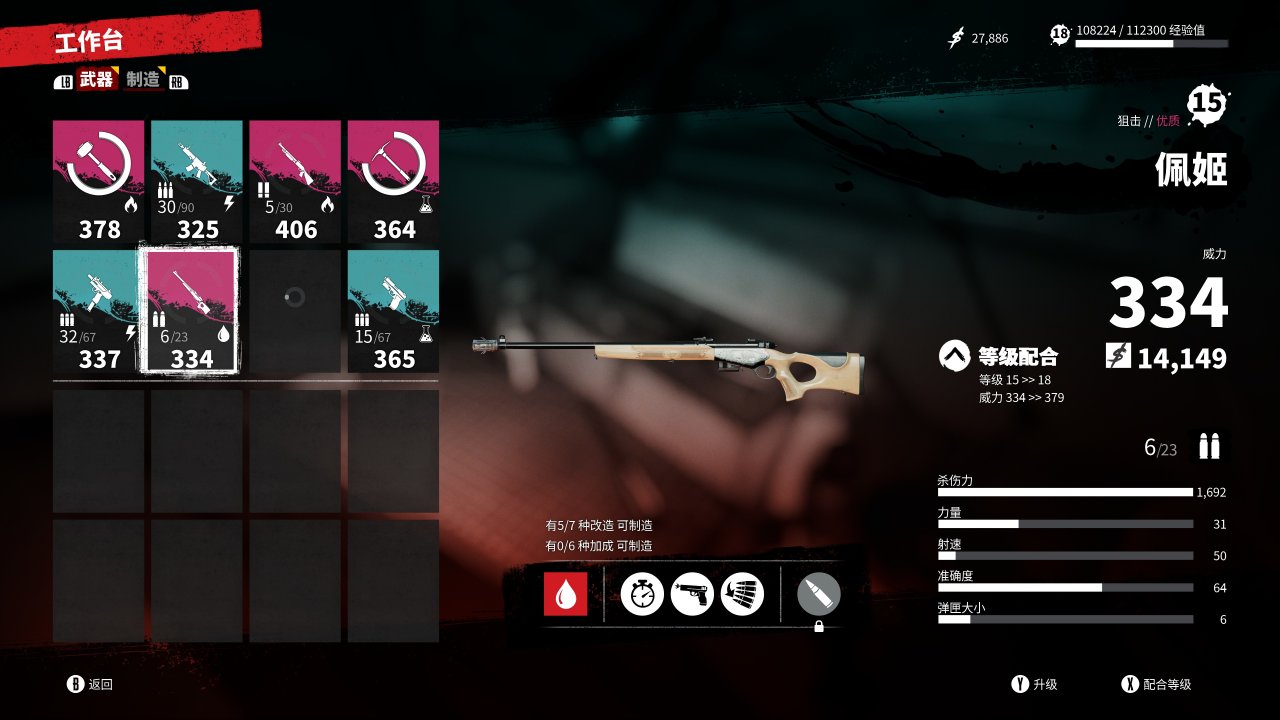
Task: Pick the shotgun card with power 406
Action: coord(295,182)
